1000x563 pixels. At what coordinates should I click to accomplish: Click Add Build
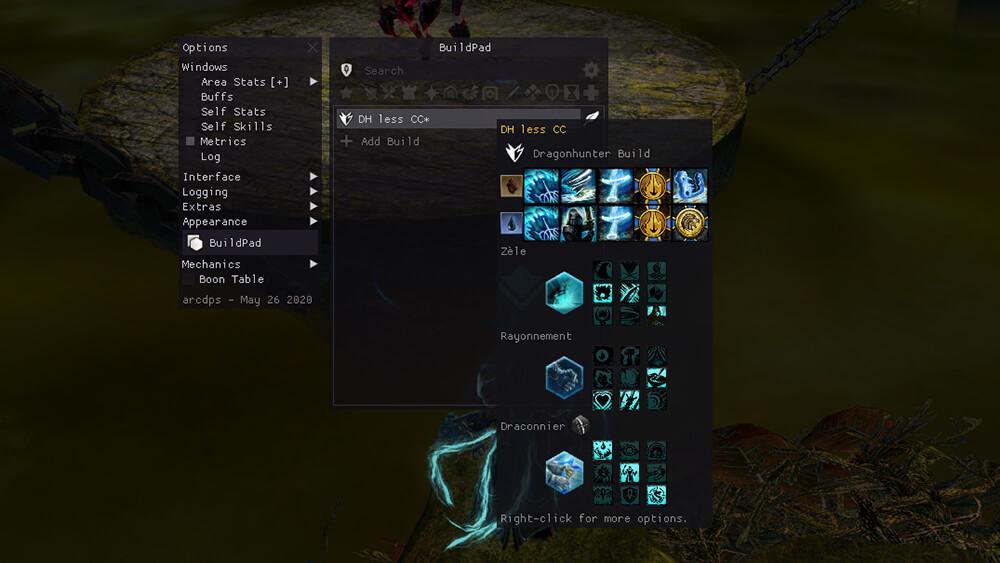click(389, 142)
